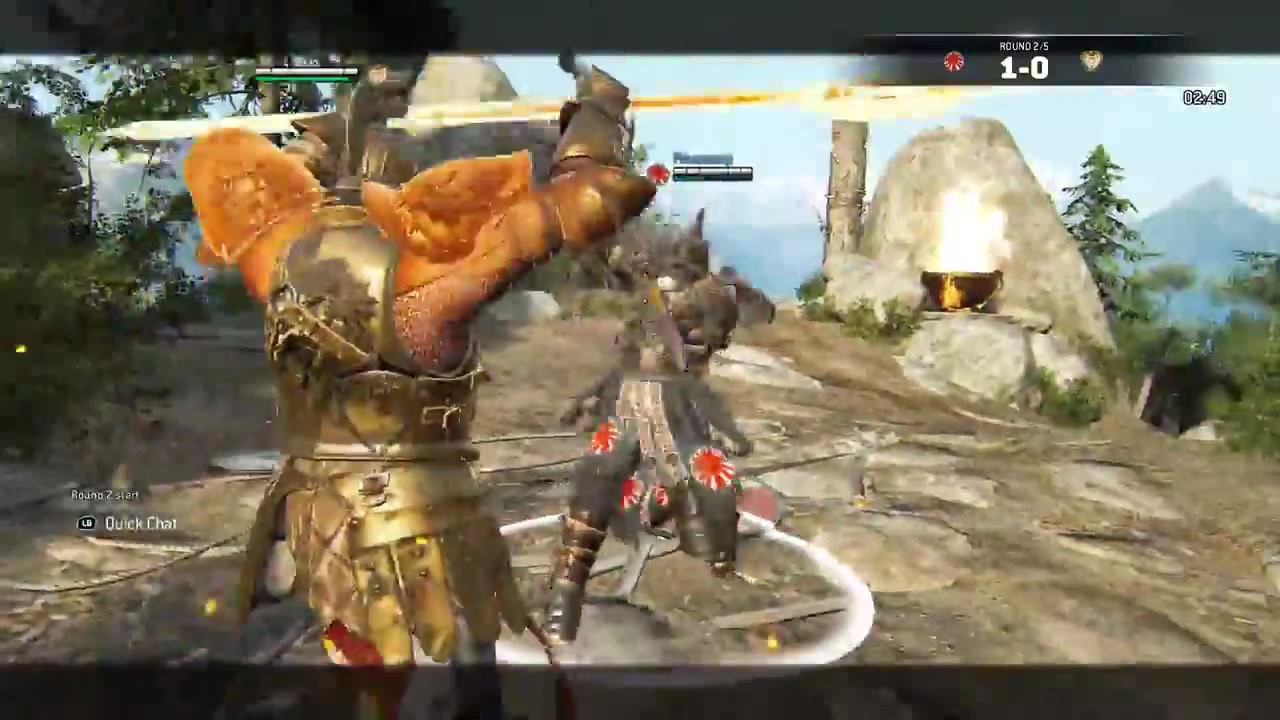Select the gold shield team emblem by the score
The image size is (1280, 720).
click(x=1091, y=61)
